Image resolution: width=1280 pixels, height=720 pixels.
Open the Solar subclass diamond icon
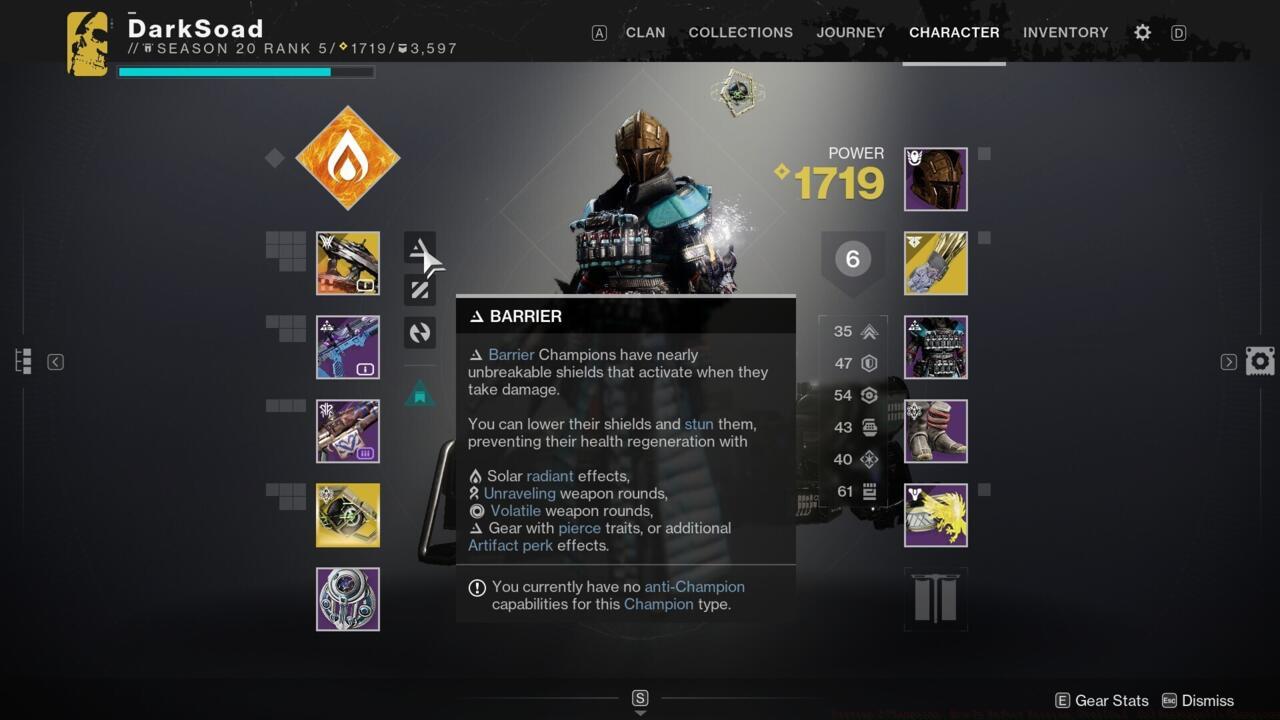[x=347, y=158]
